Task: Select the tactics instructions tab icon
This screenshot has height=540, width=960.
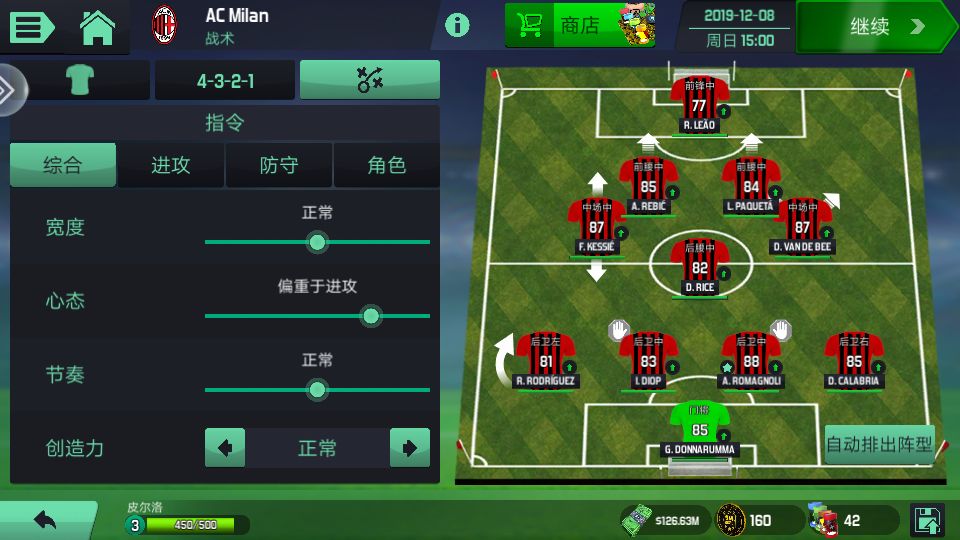Action: pyautogui.click(x=370, y=81)
